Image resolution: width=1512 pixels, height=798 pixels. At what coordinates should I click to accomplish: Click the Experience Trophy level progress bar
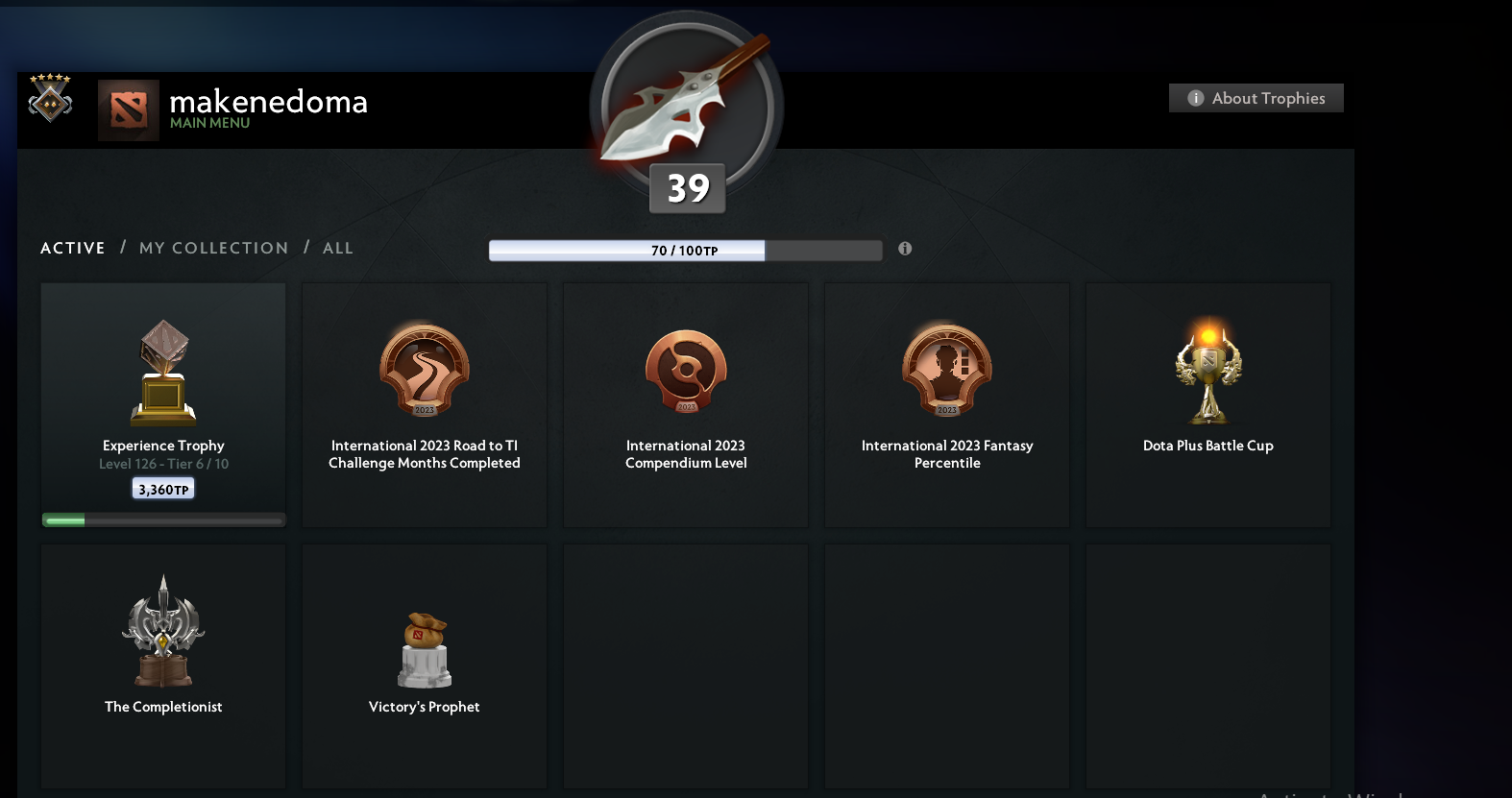point(162,520)
